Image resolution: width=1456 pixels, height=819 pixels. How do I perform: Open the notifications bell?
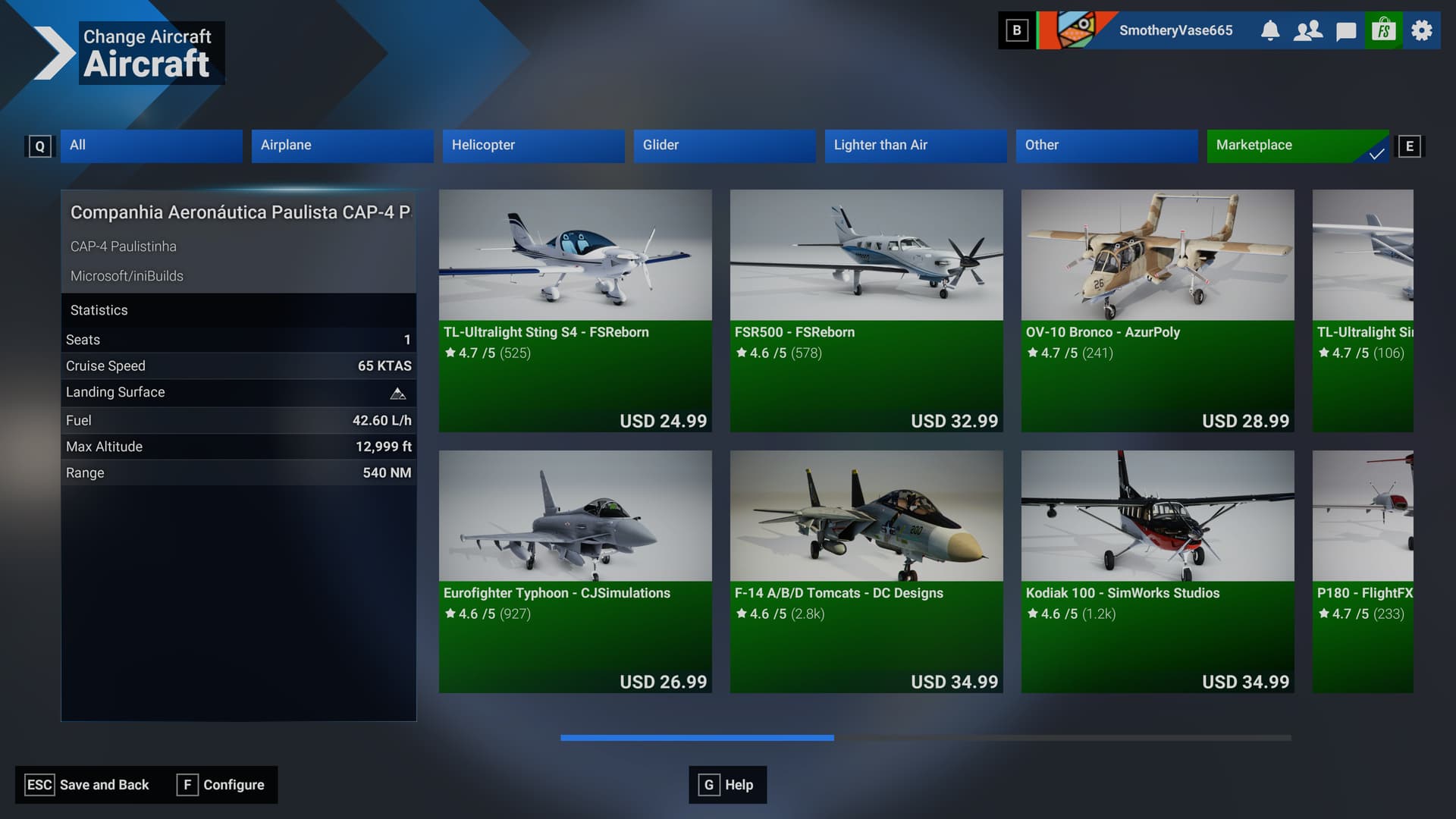tap(1270, 30)
